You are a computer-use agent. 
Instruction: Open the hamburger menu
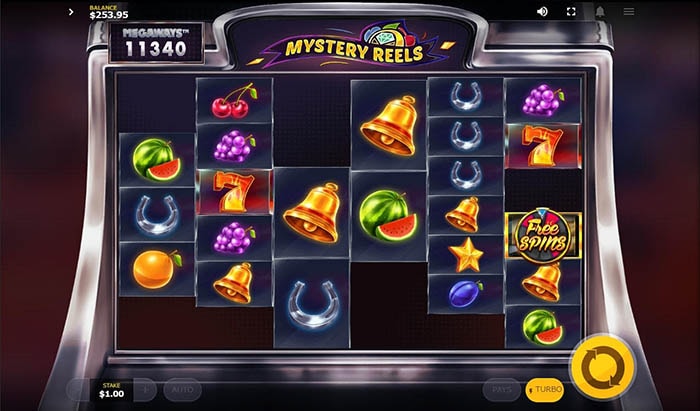(629, 11)
